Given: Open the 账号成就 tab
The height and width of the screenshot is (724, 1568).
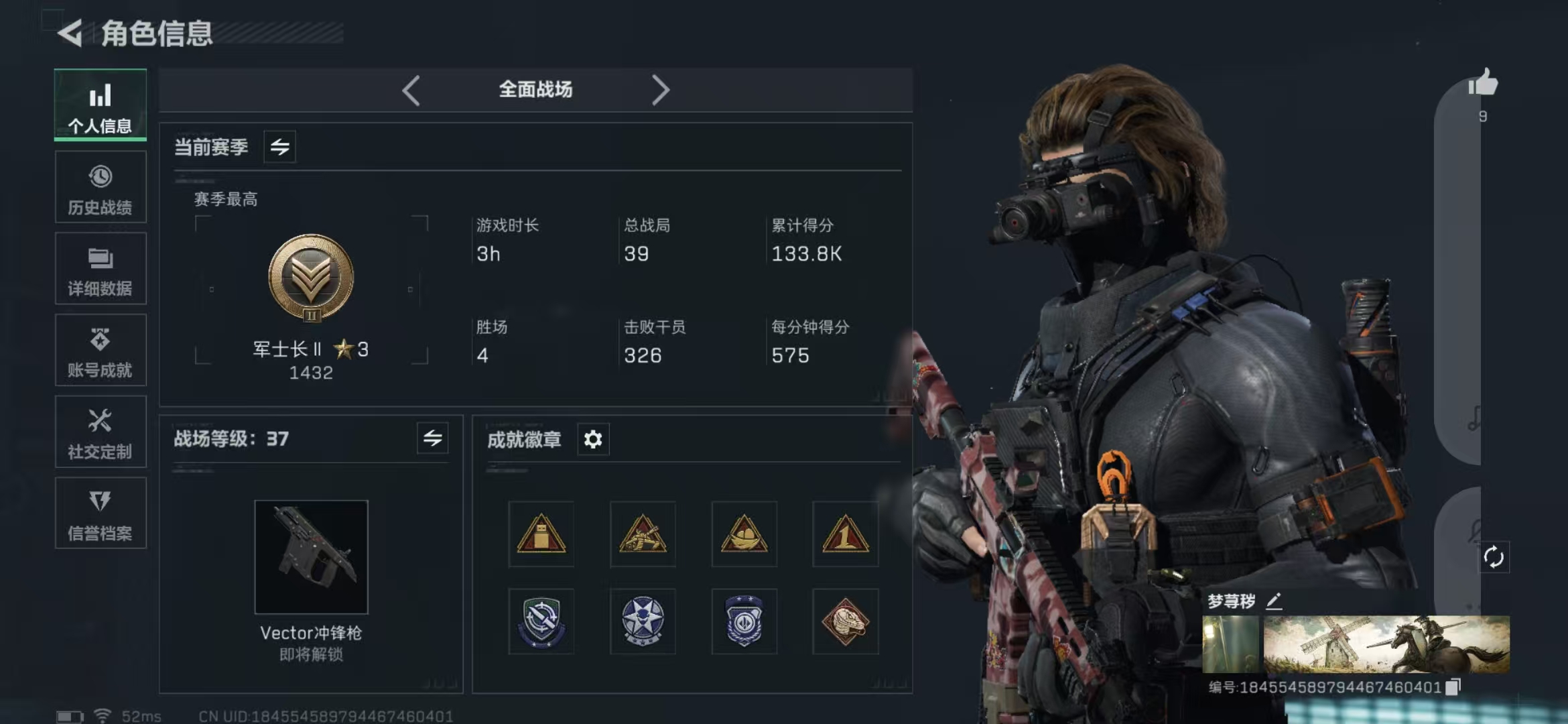Looking at the screenshot, I should coord(101,351).
